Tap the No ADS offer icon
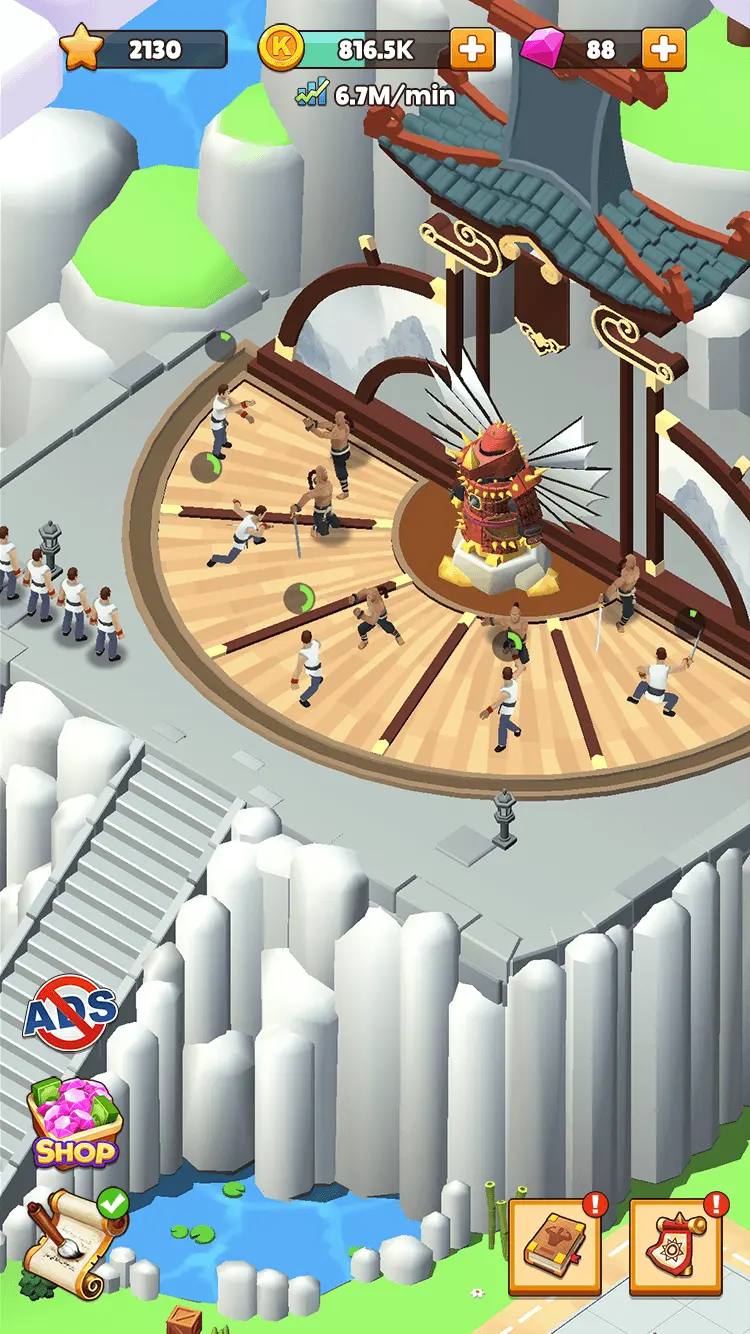The image size is (750, 1334). [x=70, y=1013]
